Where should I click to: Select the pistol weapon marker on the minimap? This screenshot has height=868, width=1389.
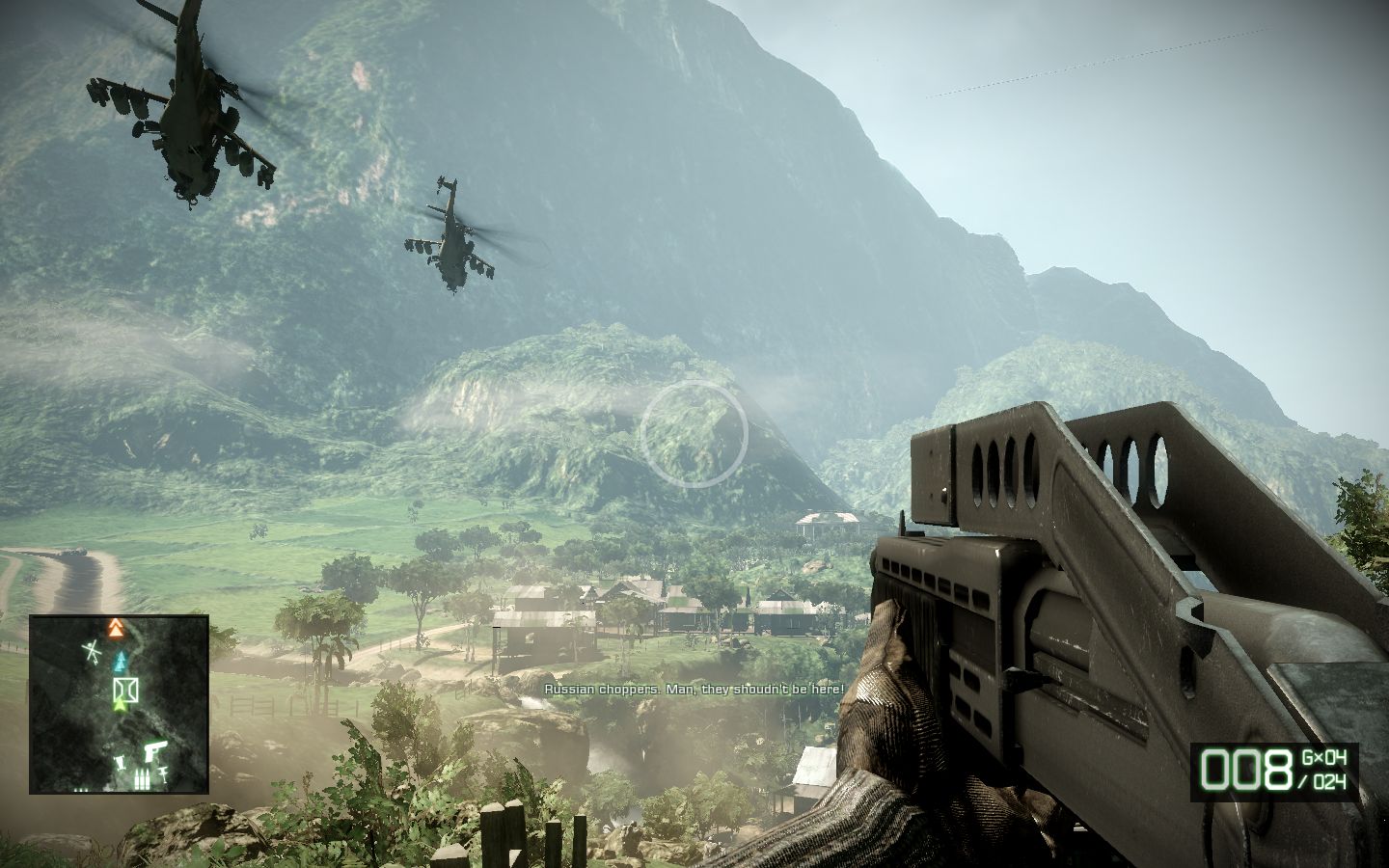click(155, 750)
